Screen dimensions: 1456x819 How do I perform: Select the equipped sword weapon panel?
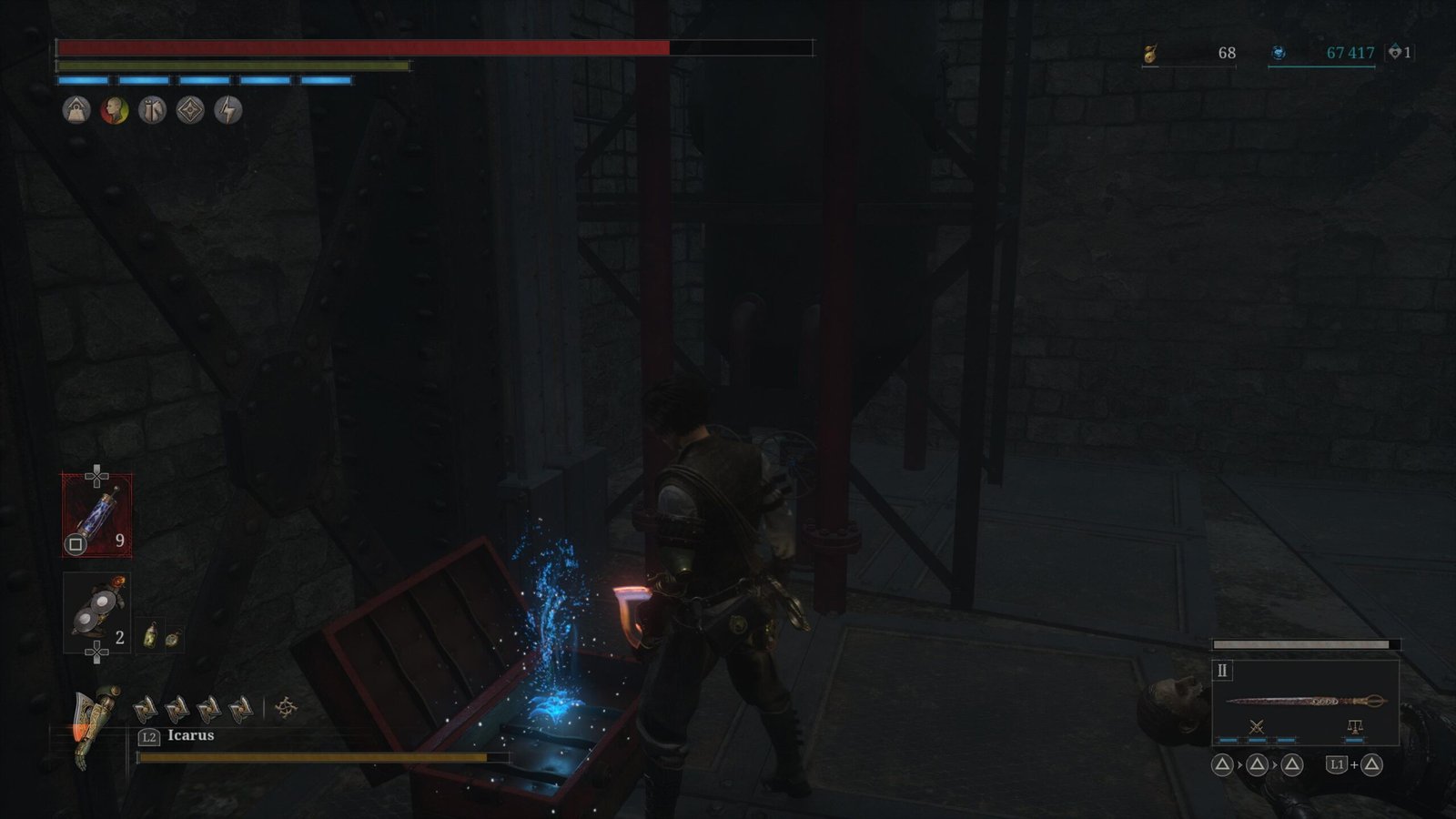(x=1305, y=701)
